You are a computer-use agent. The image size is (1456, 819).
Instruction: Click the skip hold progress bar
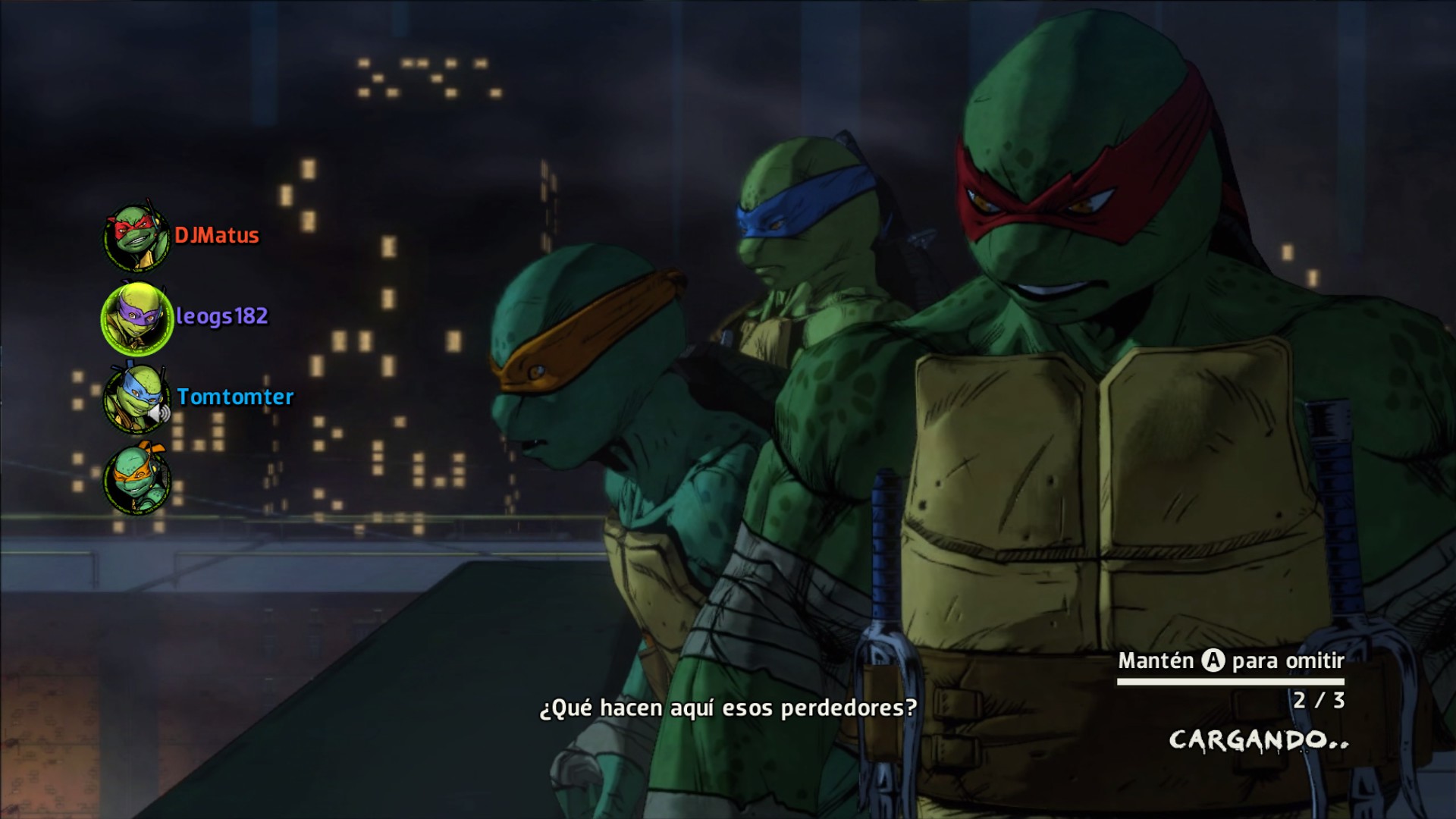[x=1229, y=681]
